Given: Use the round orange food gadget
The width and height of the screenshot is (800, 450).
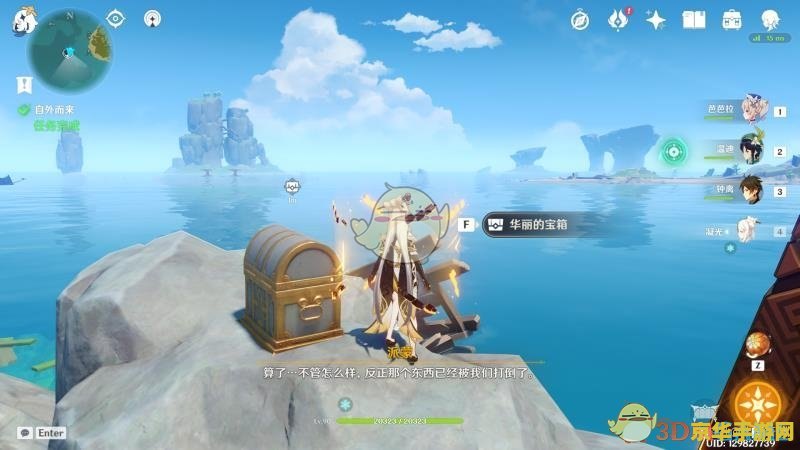Looking at the screenshot, I should click(x=757, y=346).
